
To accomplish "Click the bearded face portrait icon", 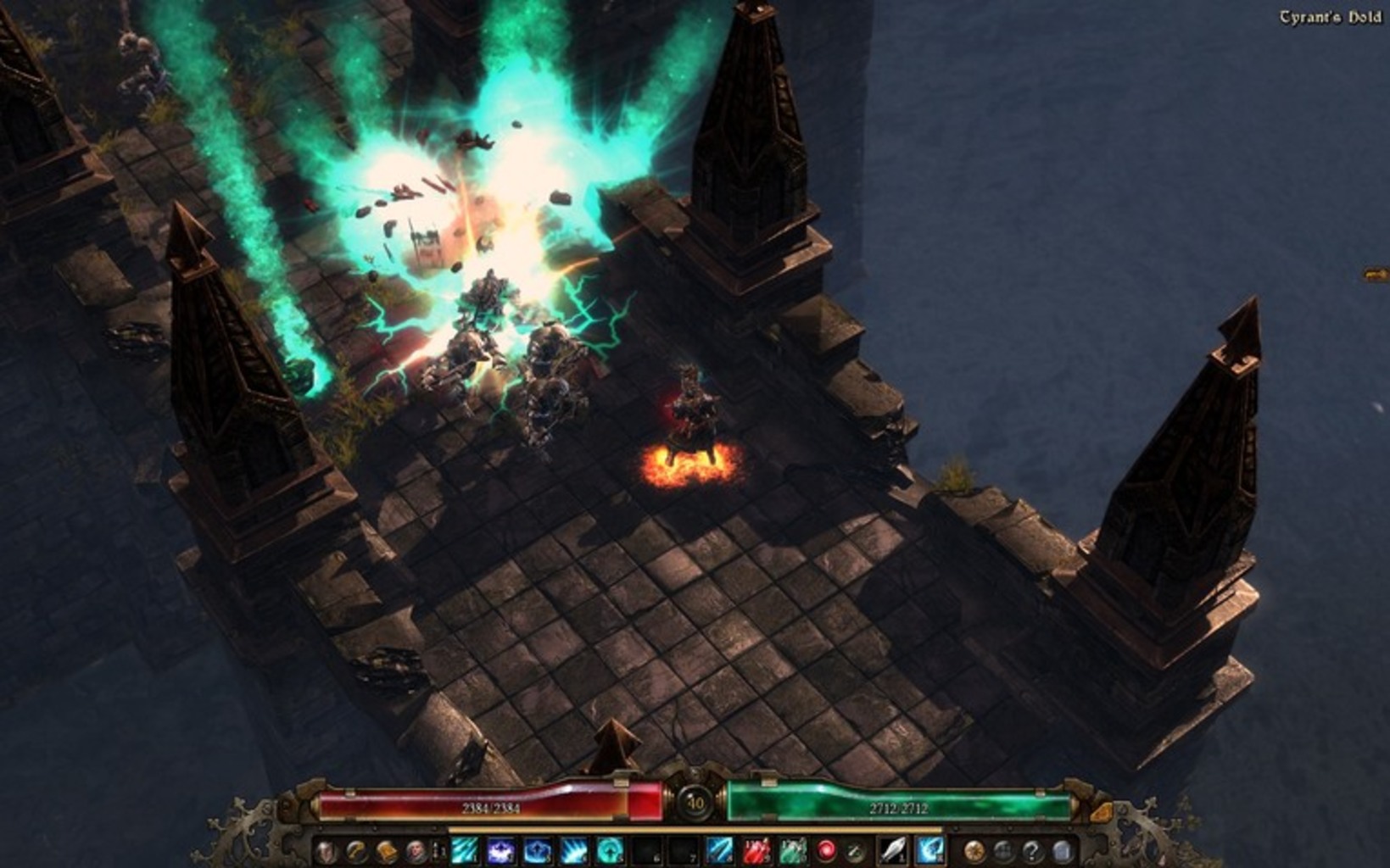I will click(x=416, y=851).
